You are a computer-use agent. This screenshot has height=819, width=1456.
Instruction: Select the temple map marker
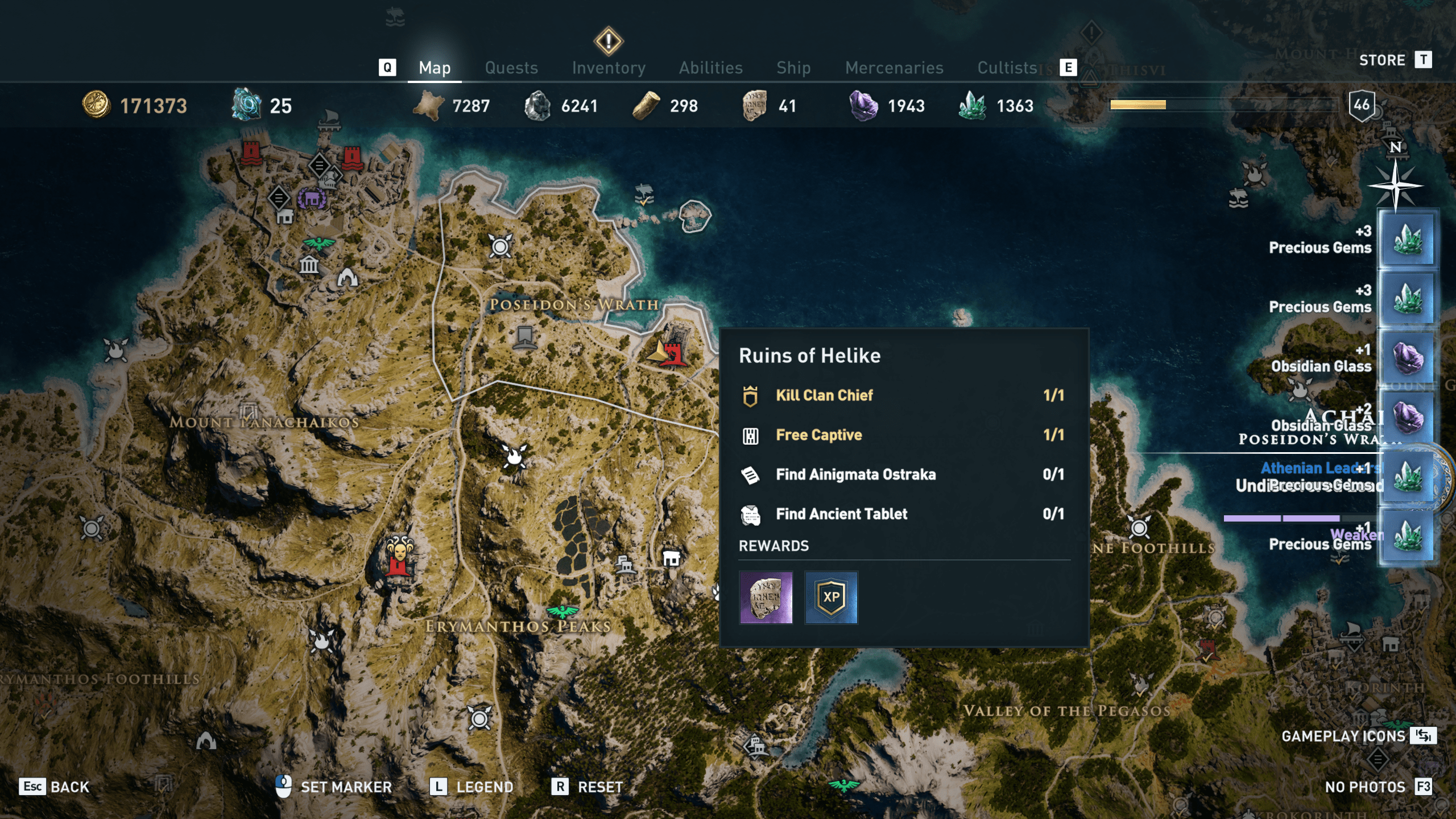(x=309, y=264)
